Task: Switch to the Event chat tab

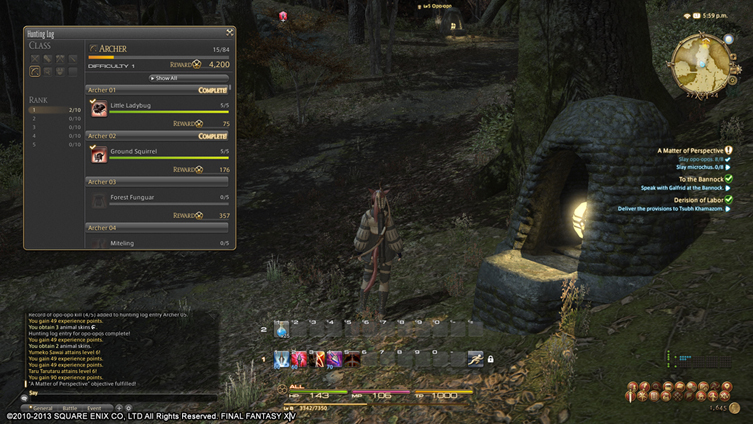Action: coord(96,408)
